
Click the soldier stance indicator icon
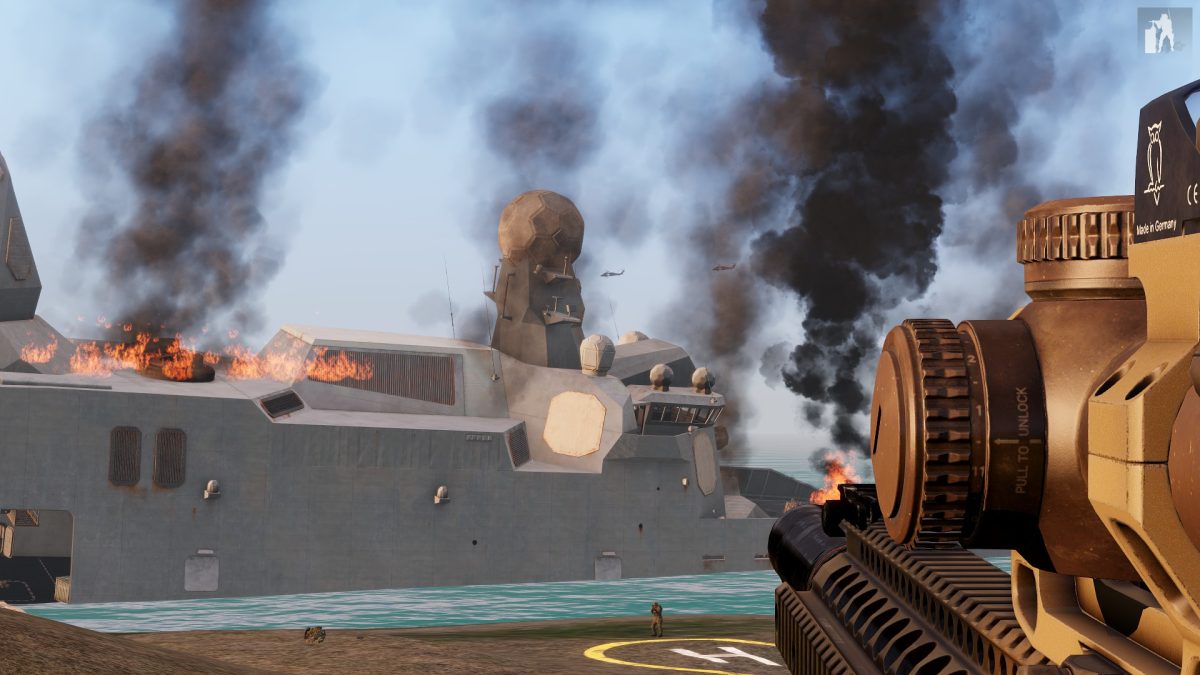pyautogui.click(x=1164, y=30)
